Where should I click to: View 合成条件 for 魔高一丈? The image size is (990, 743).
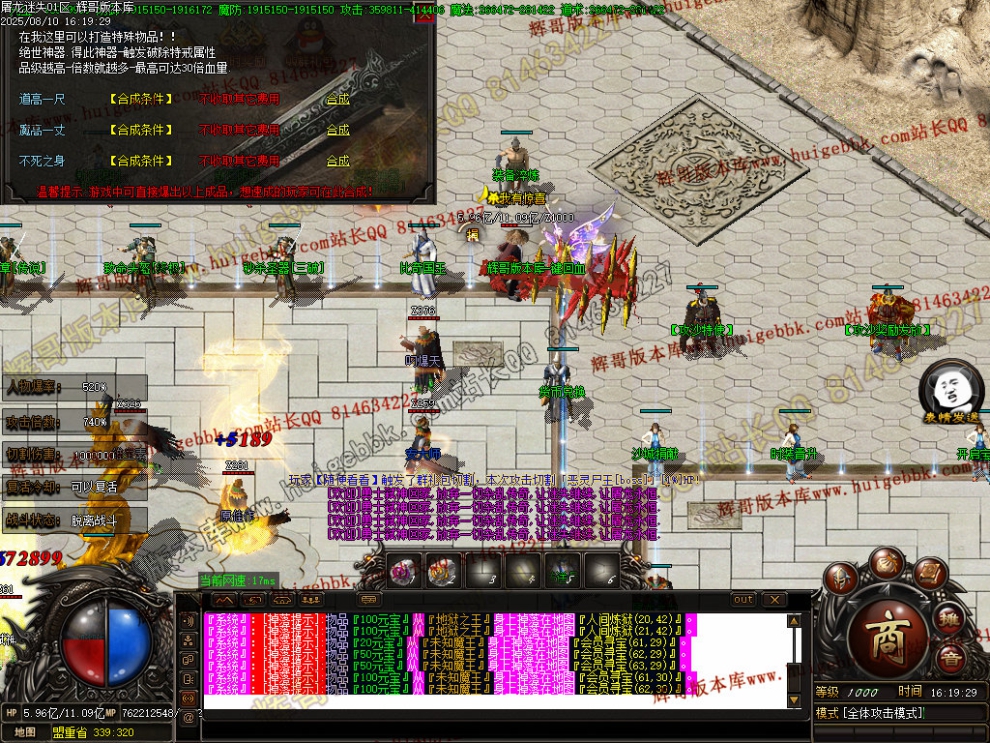[x=140, y=130]
